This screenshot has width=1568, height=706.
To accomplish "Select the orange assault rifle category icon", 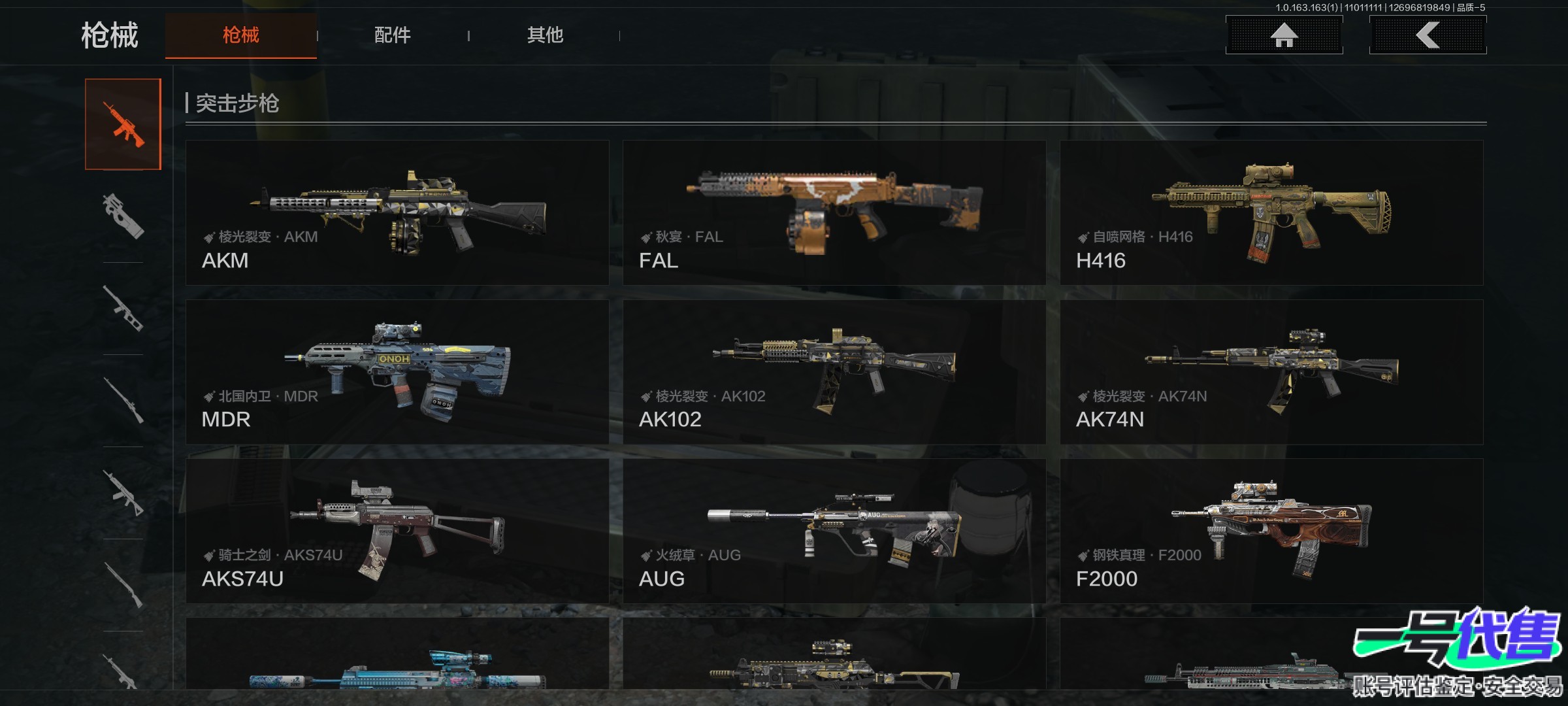I will tap(123, 124).
